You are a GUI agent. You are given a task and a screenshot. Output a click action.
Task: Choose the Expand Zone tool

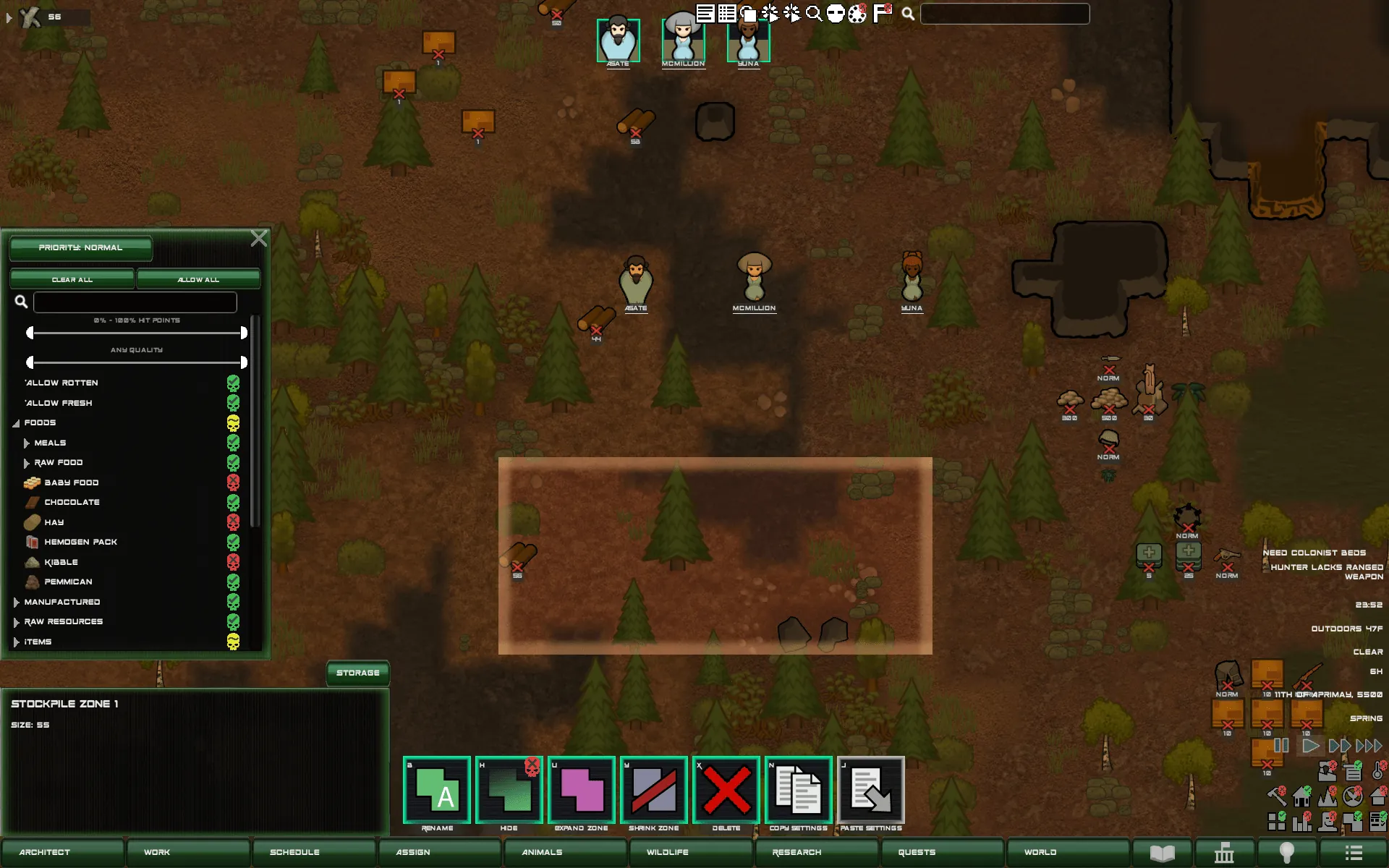(x=582, y=790)
